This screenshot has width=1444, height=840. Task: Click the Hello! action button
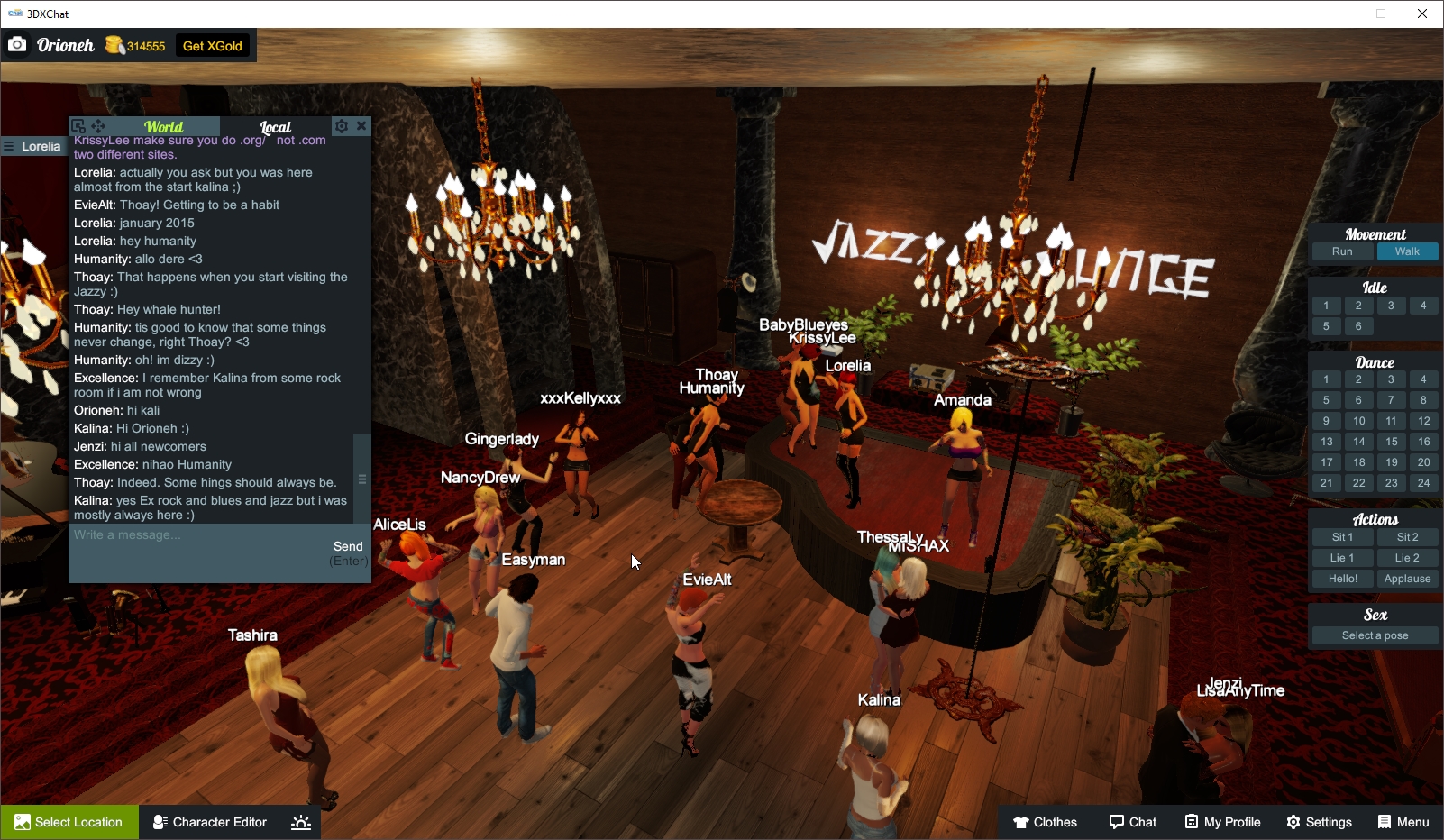click(1342, 578)
